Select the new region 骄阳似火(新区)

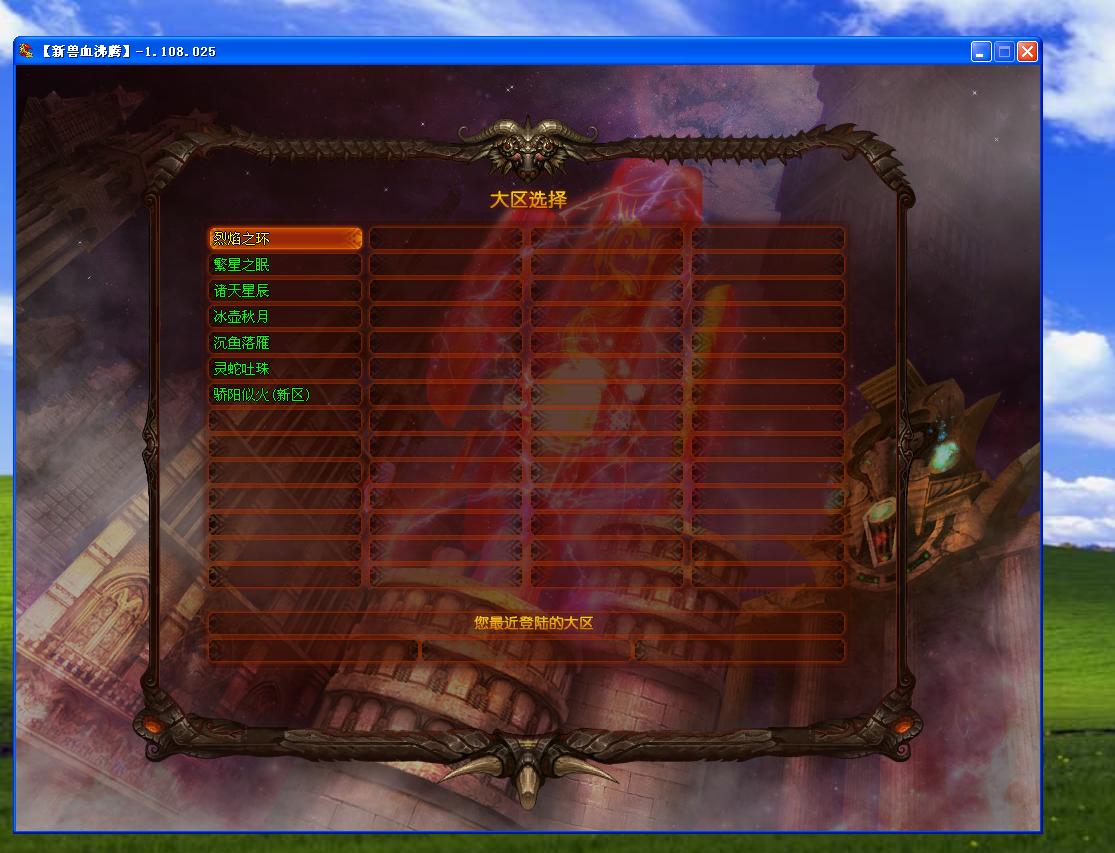point(285,394)
